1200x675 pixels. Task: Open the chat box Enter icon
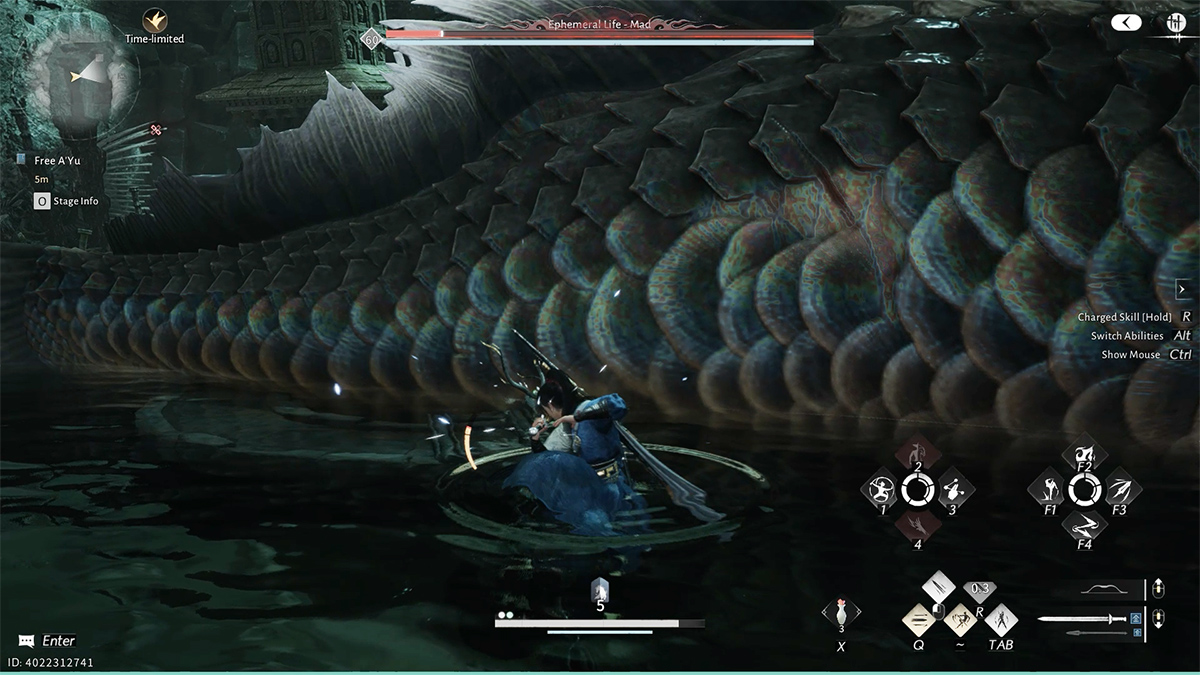[x=25, y=640]
